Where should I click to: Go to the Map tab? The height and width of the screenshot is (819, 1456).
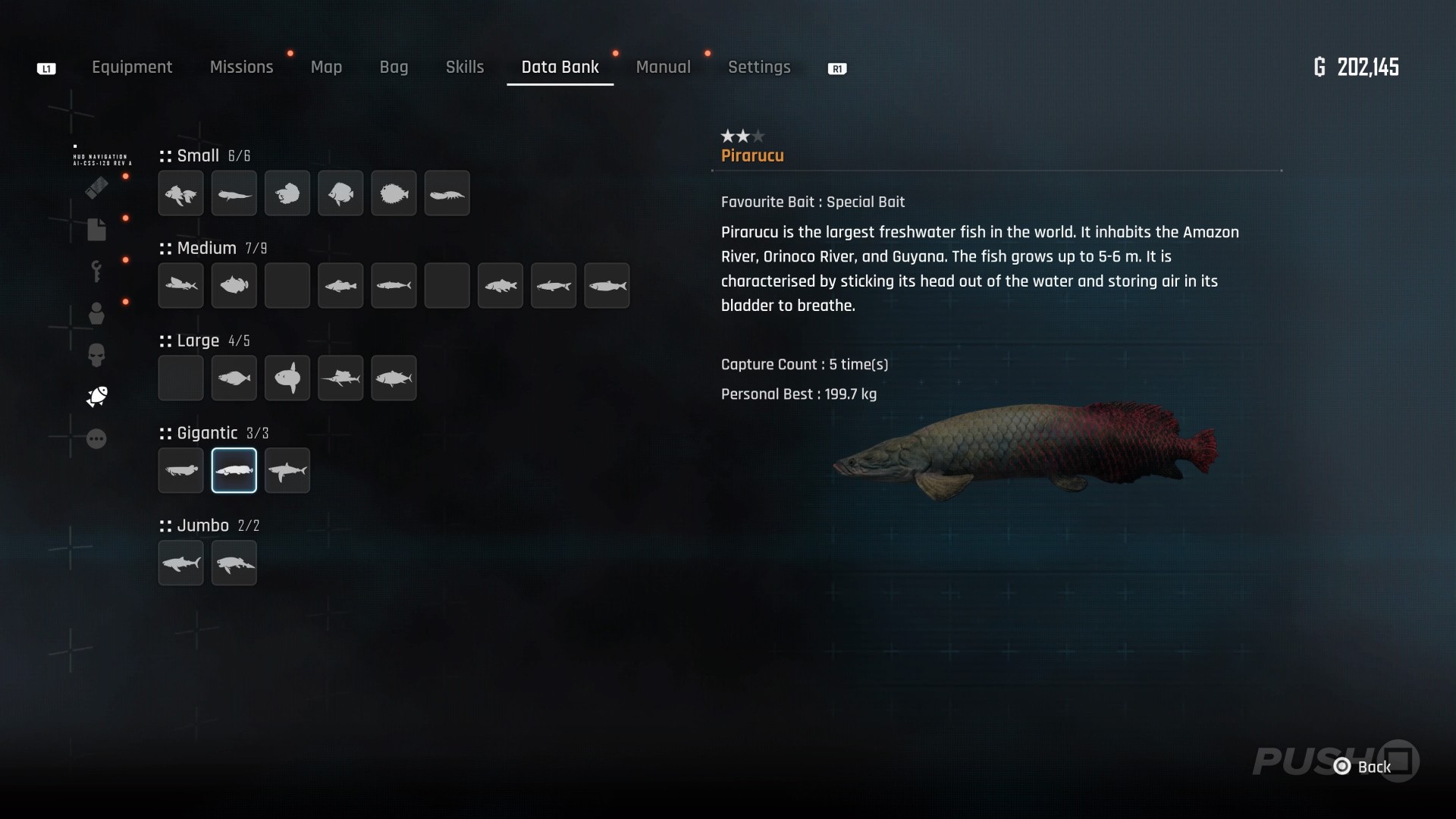[326, 67]
